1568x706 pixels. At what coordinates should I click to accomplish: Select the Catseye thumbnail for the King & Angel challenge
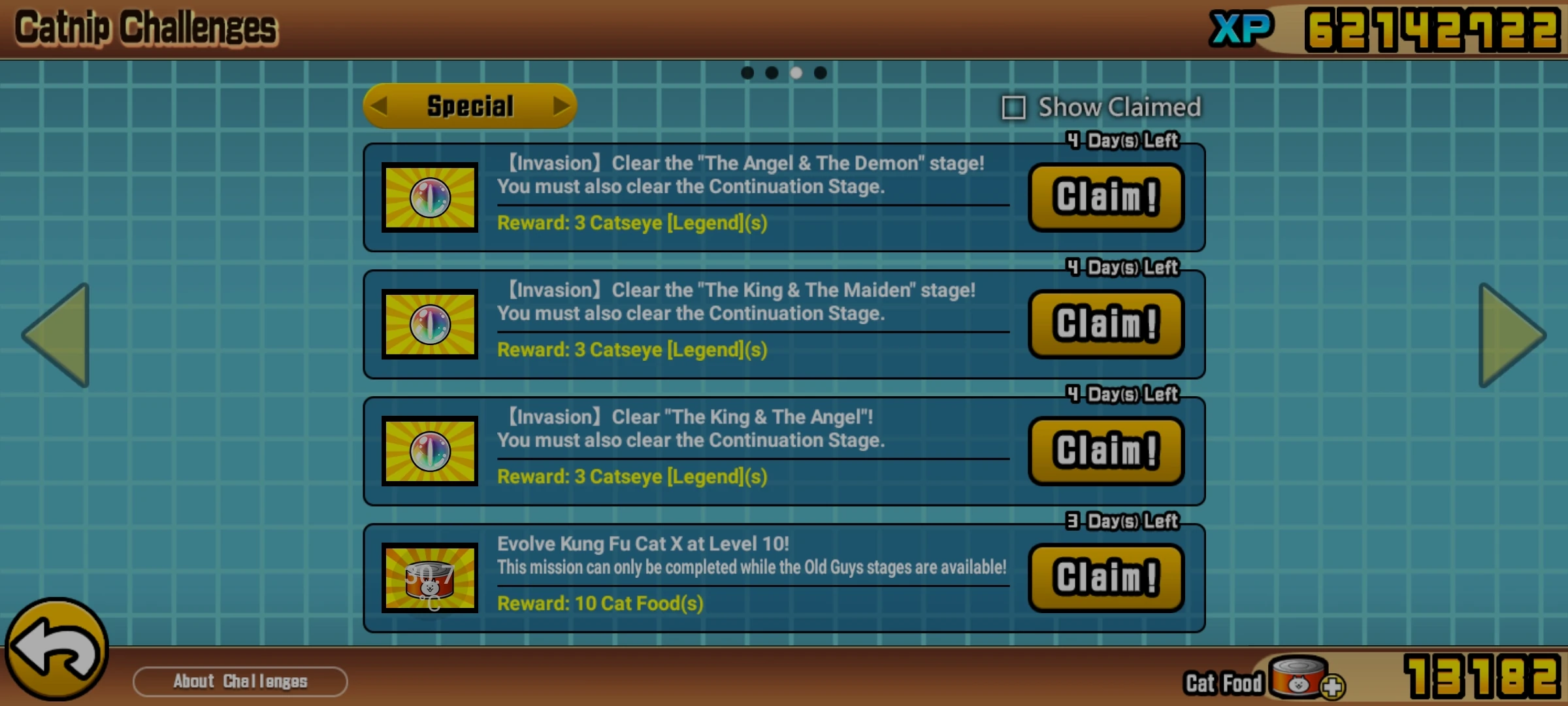coord(429,452)
